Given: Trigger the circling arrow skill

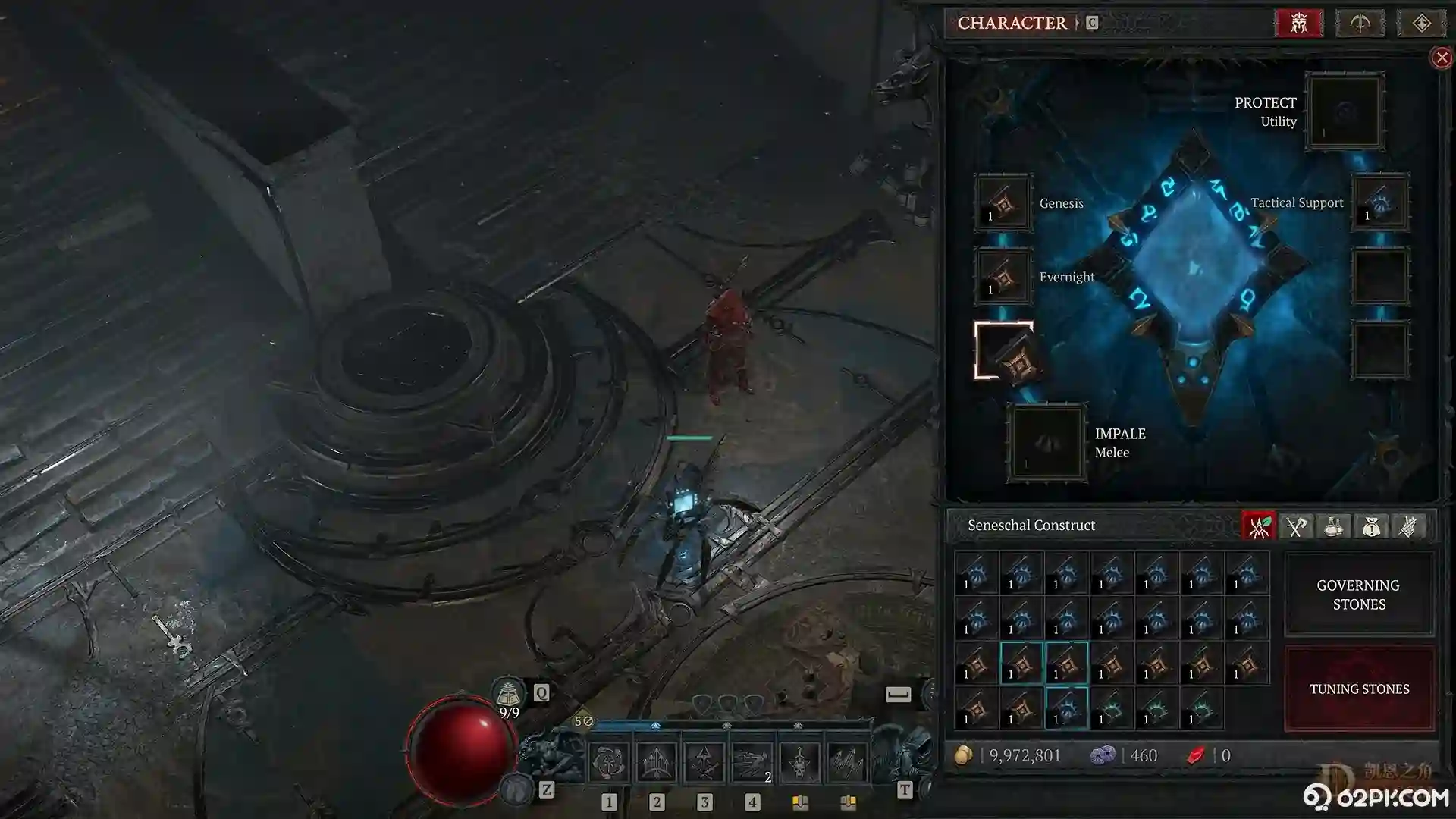Looking at the screenshot, I should coord(608,761).
